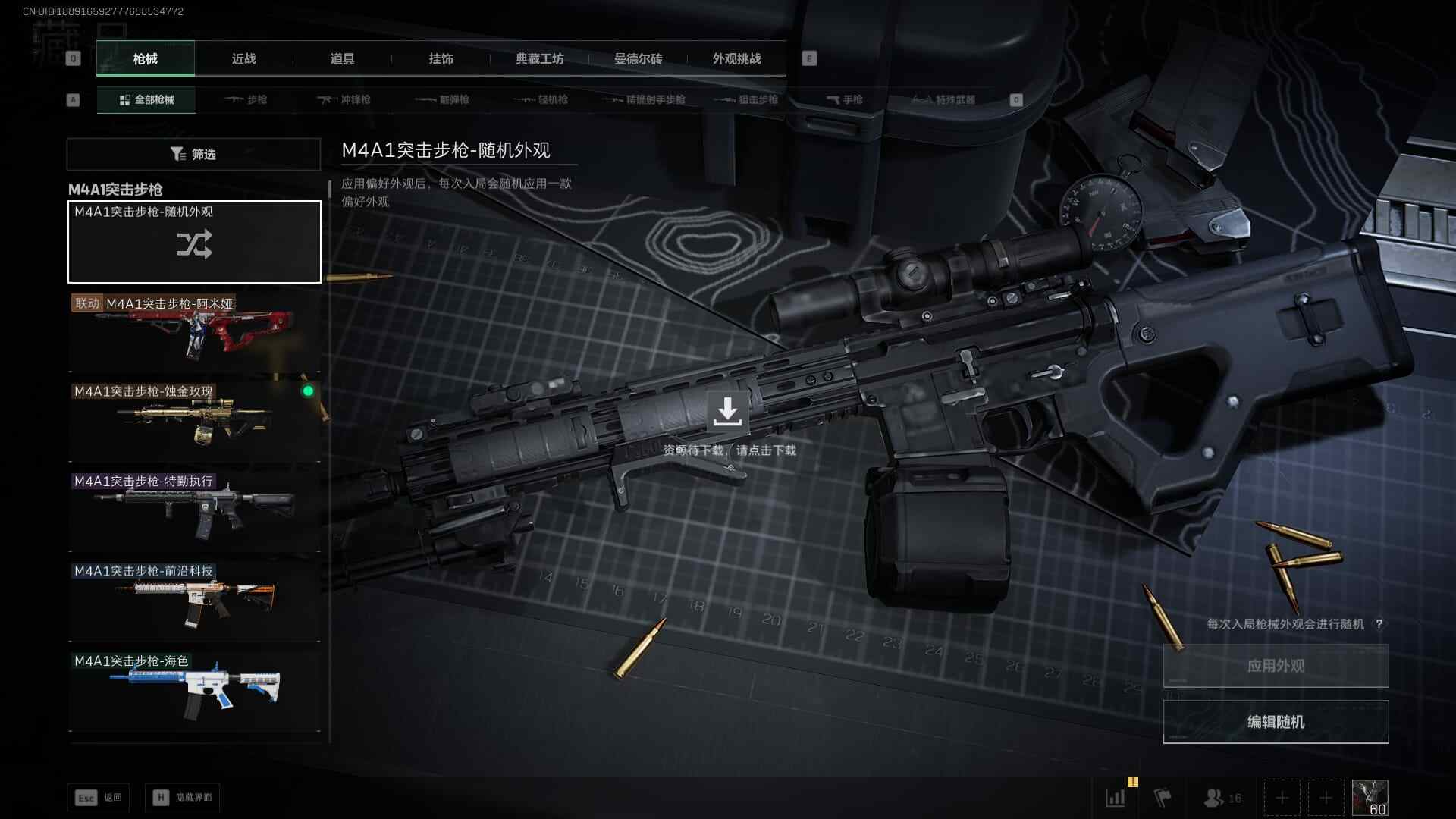The width and height of the screenshot is (1456, 819).
Task: Open 编辑随机 to edit random skins
Action: point(1276,722)
